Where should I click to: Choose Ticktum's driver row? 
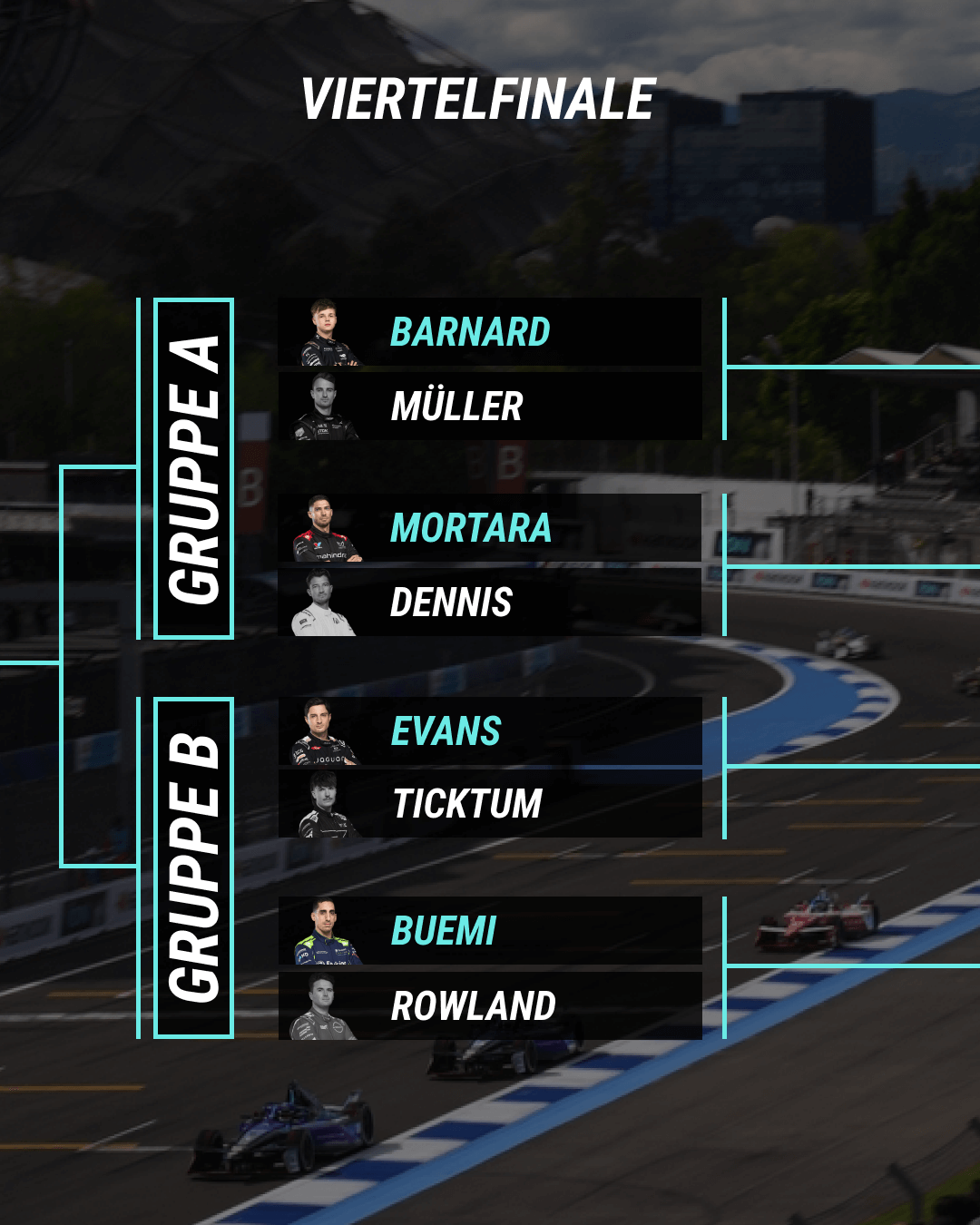tap(490, 804)
